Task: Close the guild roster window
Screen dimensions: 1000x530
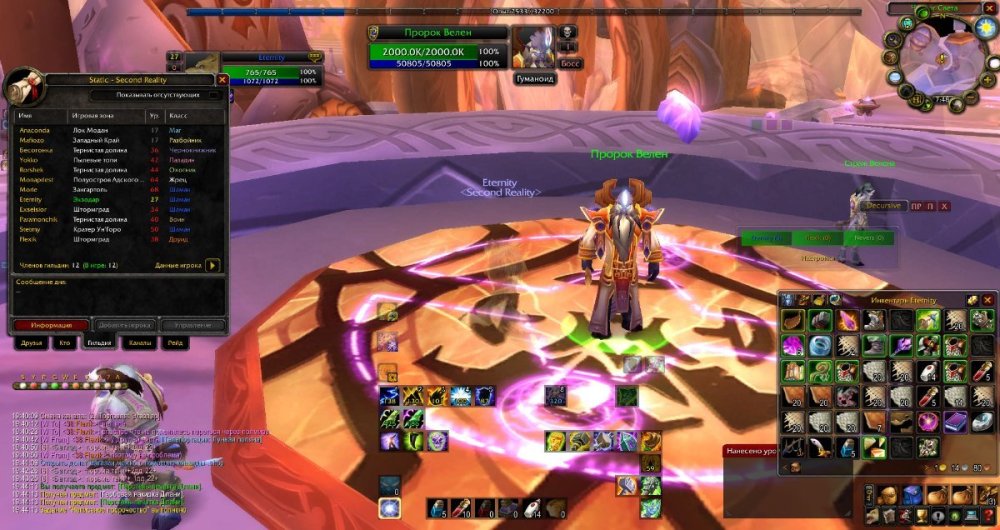Action: coord(222,79)
